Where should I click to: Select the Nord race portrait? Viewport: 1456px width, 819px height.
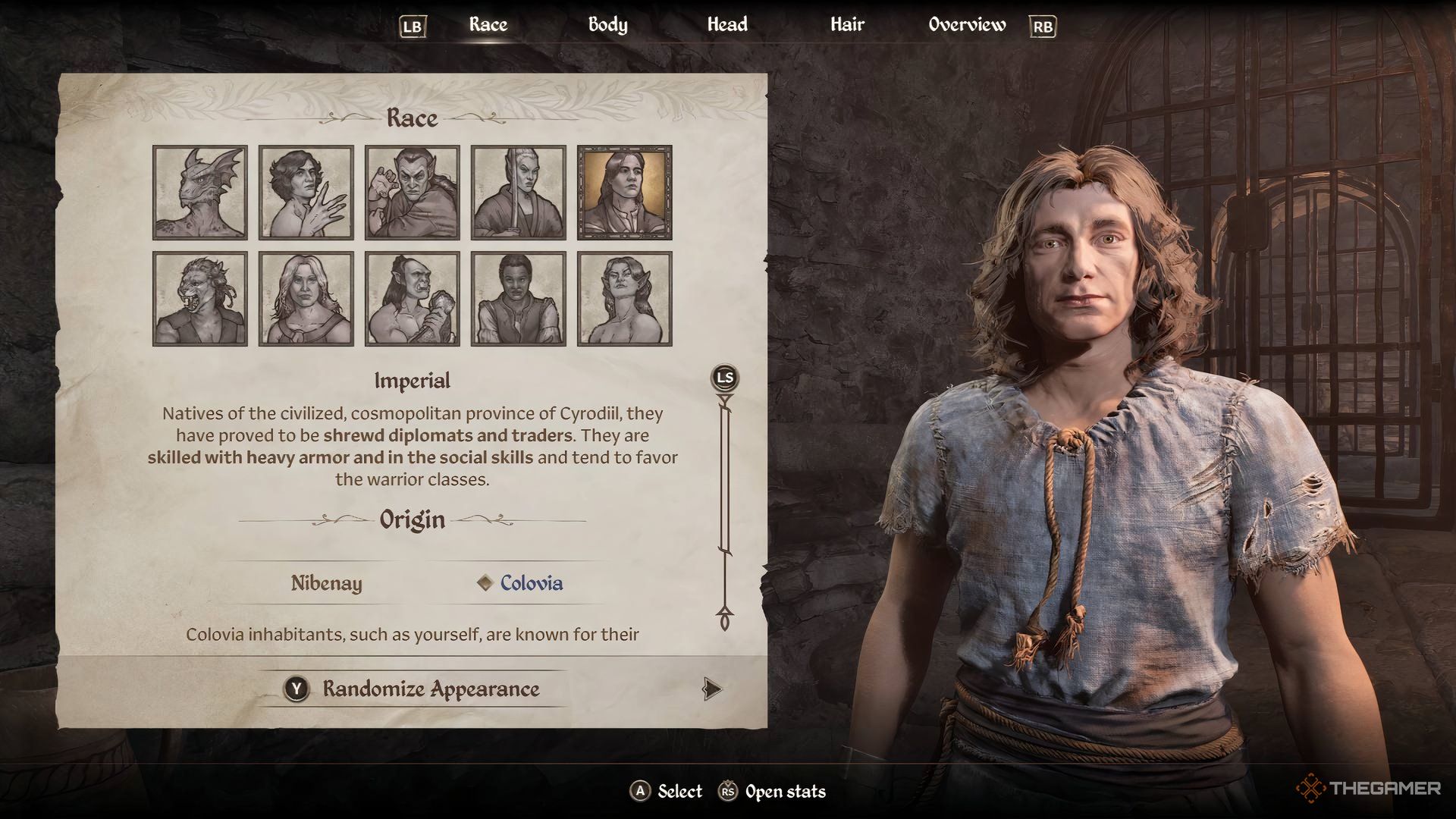(x=306, y=298)
